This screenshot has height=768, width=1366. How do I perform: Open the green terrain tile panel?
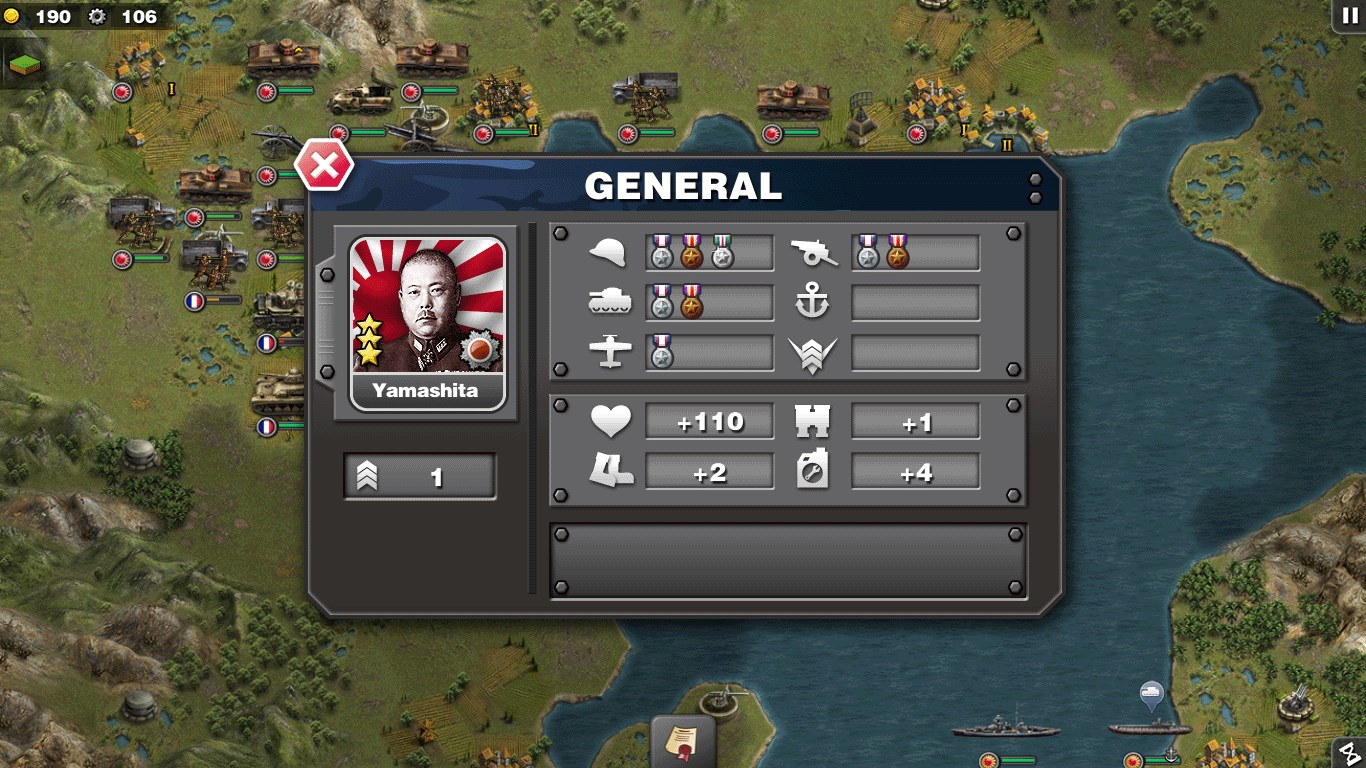23,64
